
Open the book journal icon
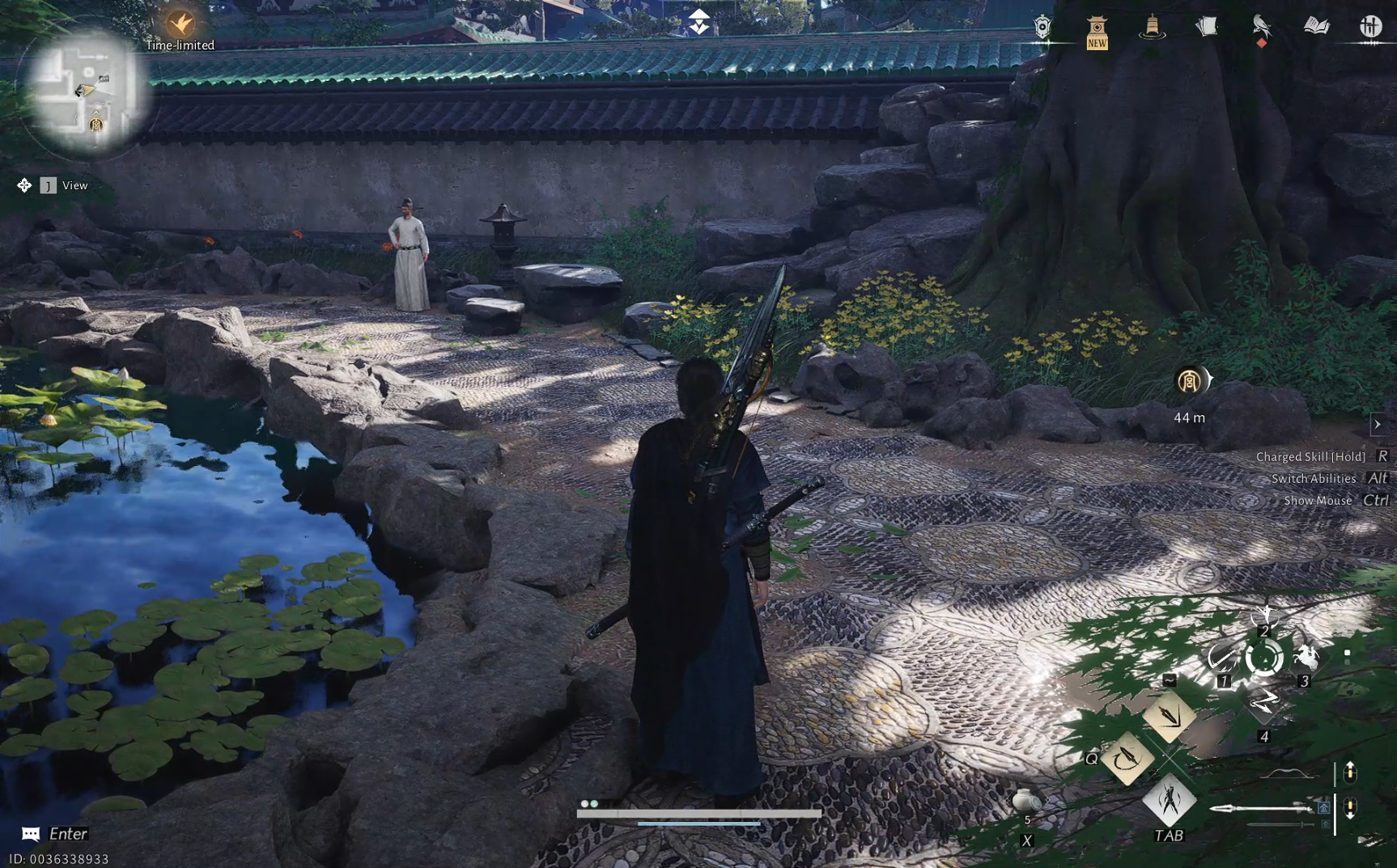(1315, 27)
